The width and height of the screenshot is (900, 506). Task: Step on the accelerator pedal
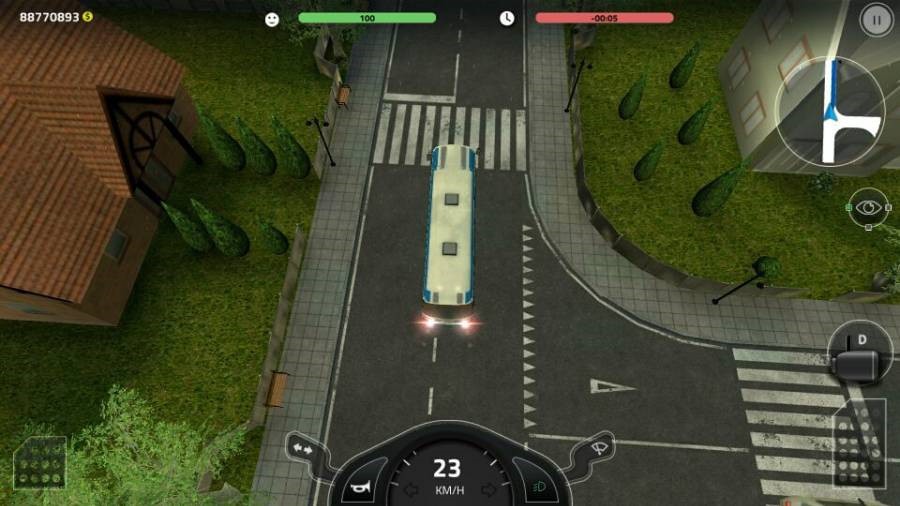pyautogui.click(x=858, y=443)
